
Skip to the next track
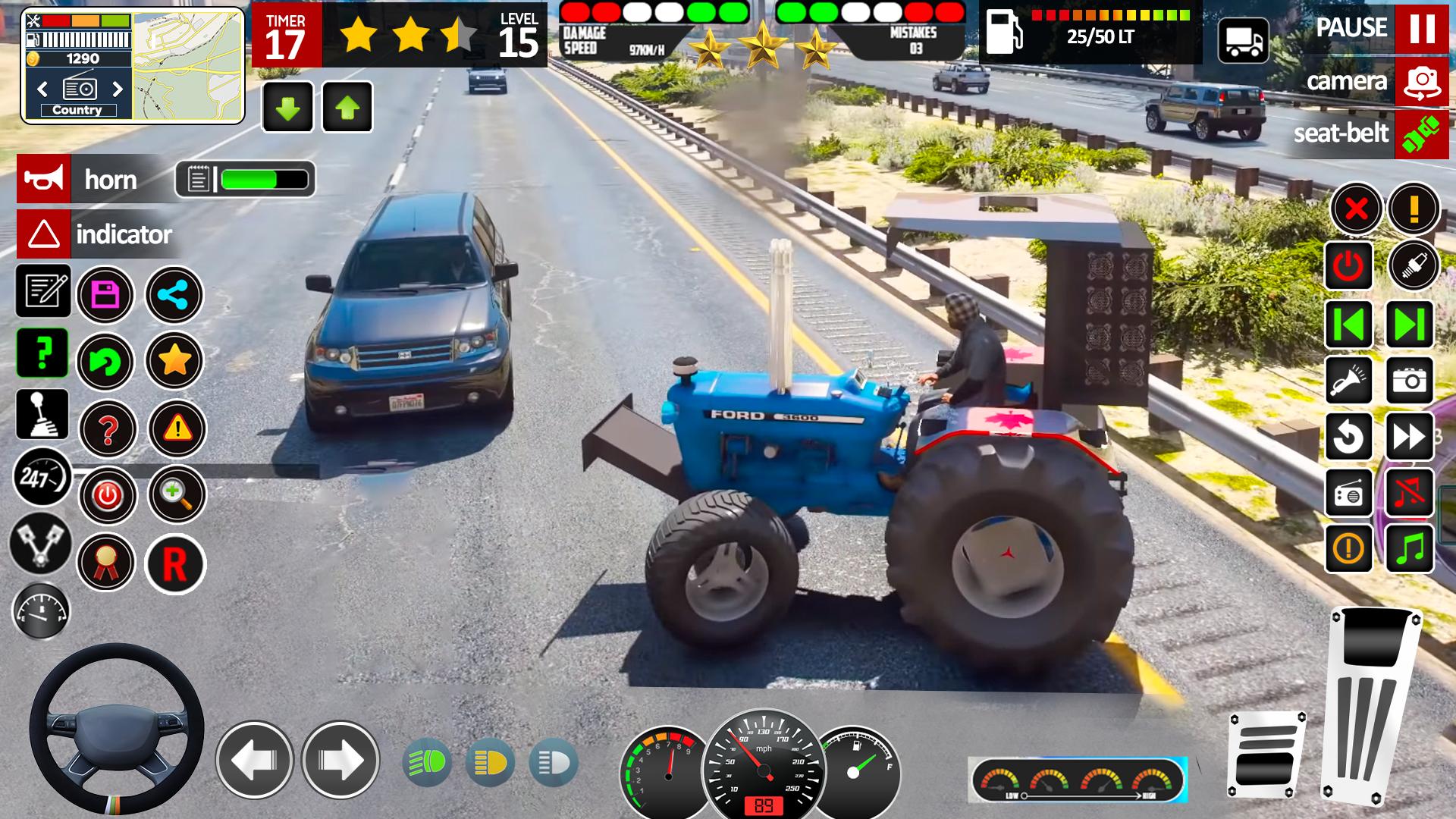click(1409, 325)
